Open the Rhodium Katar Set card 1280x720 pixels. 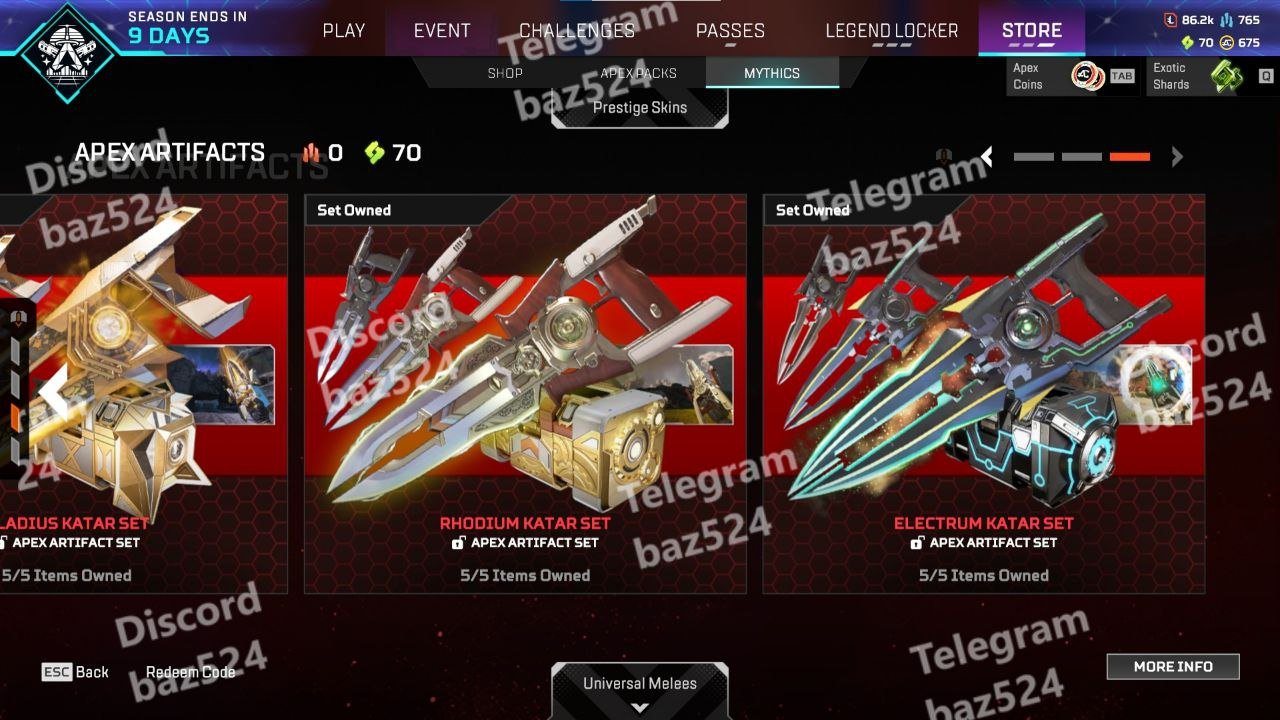point(525,393)
